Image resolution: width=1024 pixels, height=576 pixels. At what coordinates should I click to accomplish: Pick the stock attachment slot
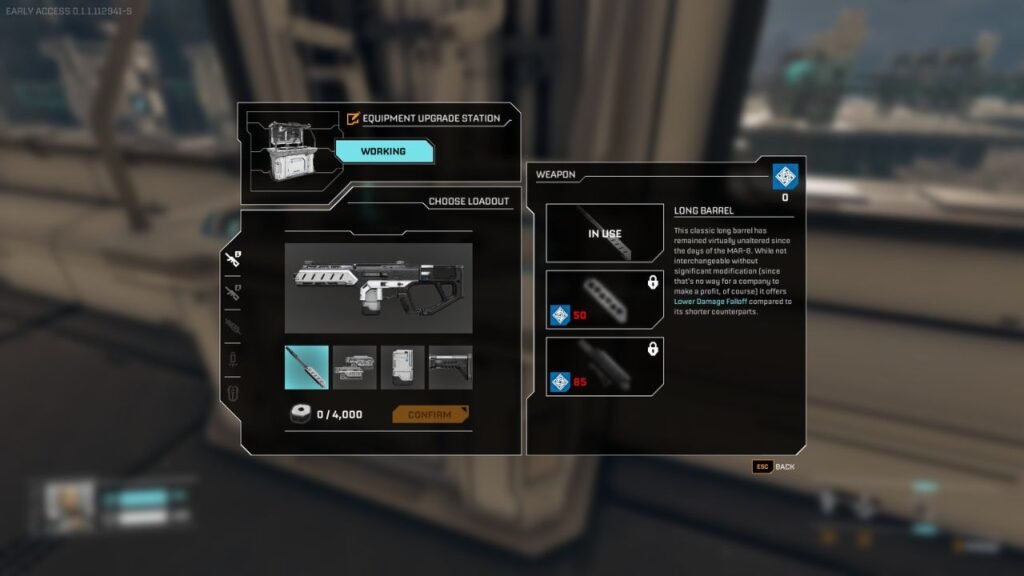coord(451,367)
